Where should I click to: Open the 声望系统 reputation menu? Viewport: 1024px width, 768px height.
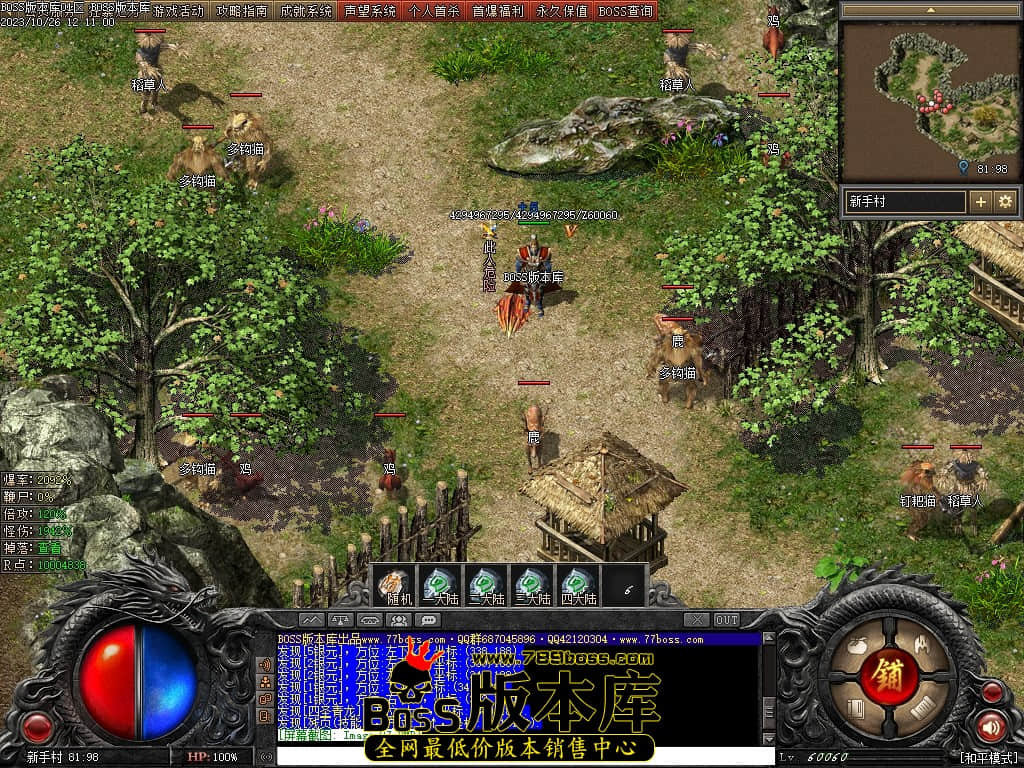[370, 11]
